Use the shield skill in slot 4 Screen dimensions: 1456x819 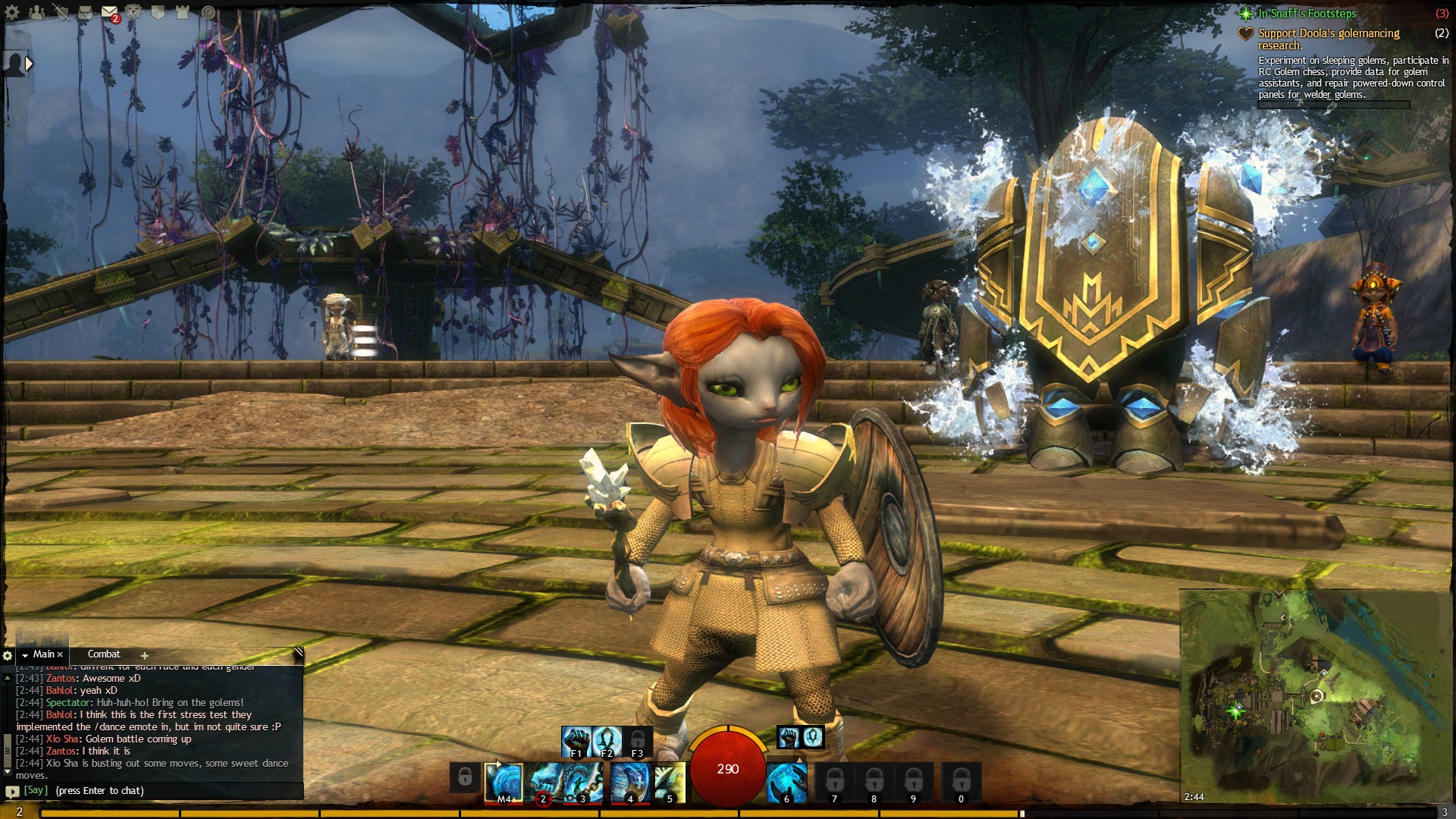point(629,782)
